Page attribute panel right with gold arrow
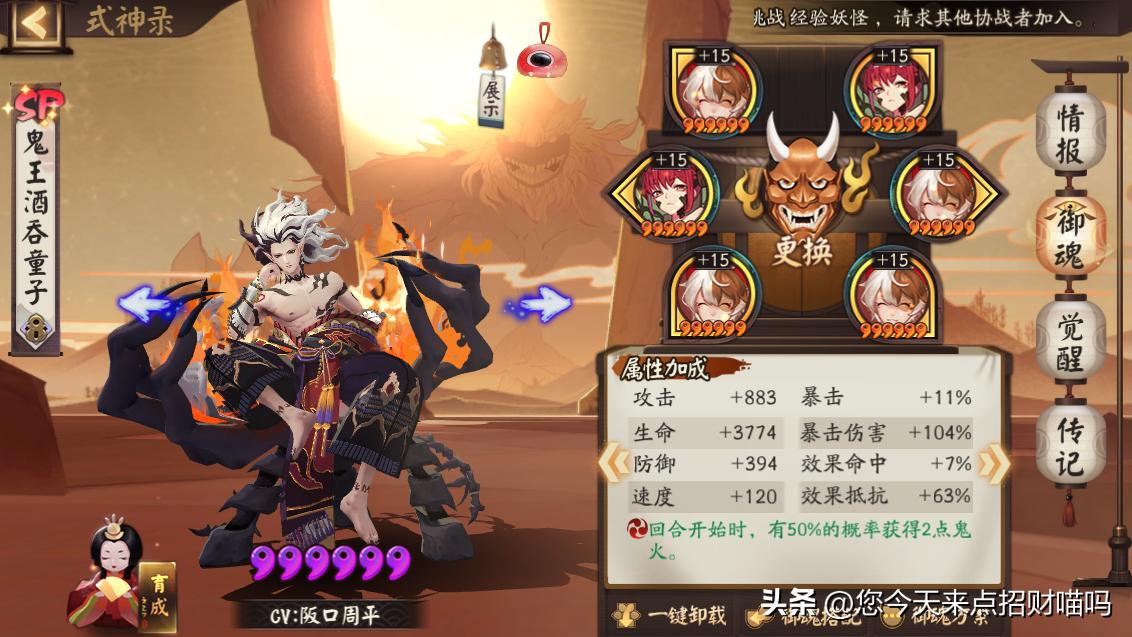1132x637 pixels. tap(992, 463)
